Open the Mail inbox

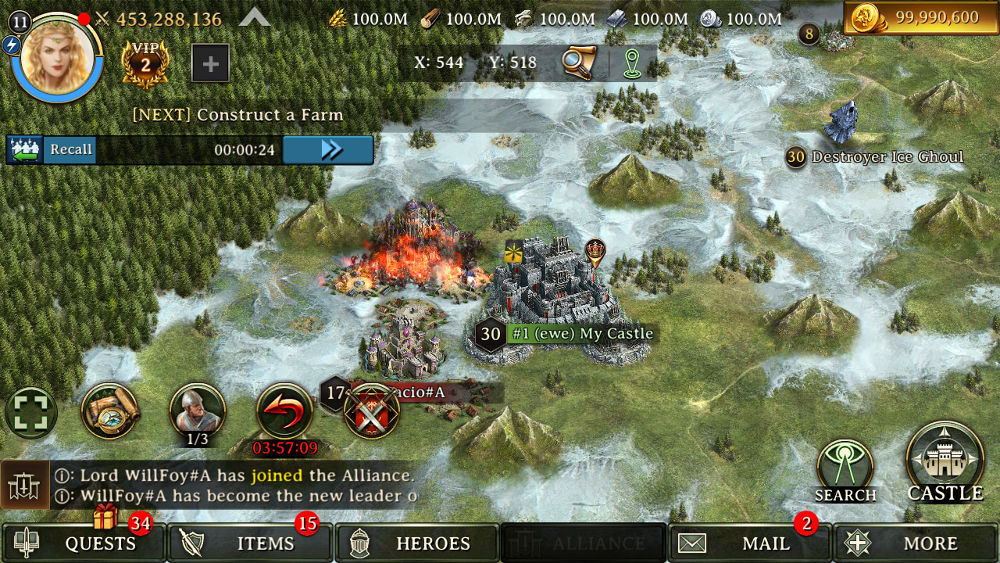(x=750, y=544)
